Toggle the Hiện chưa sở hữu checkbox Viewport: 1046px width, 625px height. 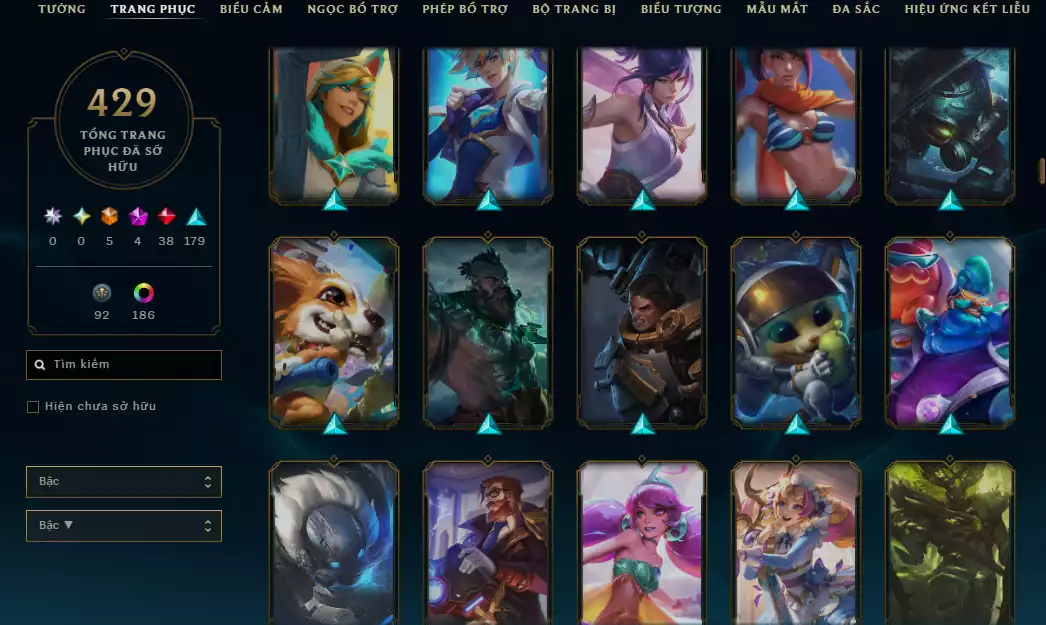coord(33,407)
